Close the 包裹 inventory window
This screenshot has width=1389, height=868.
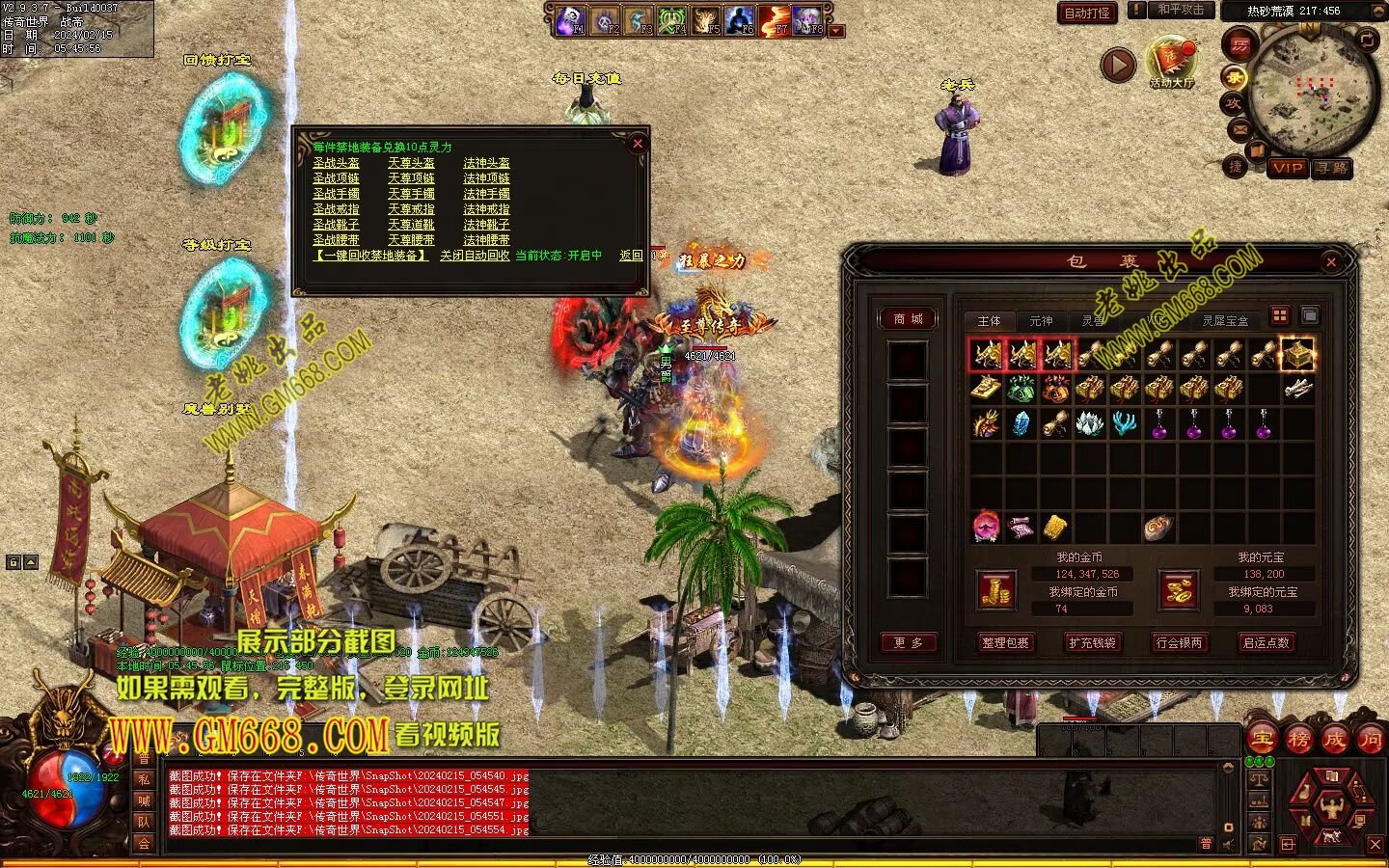pos(1331,261)
